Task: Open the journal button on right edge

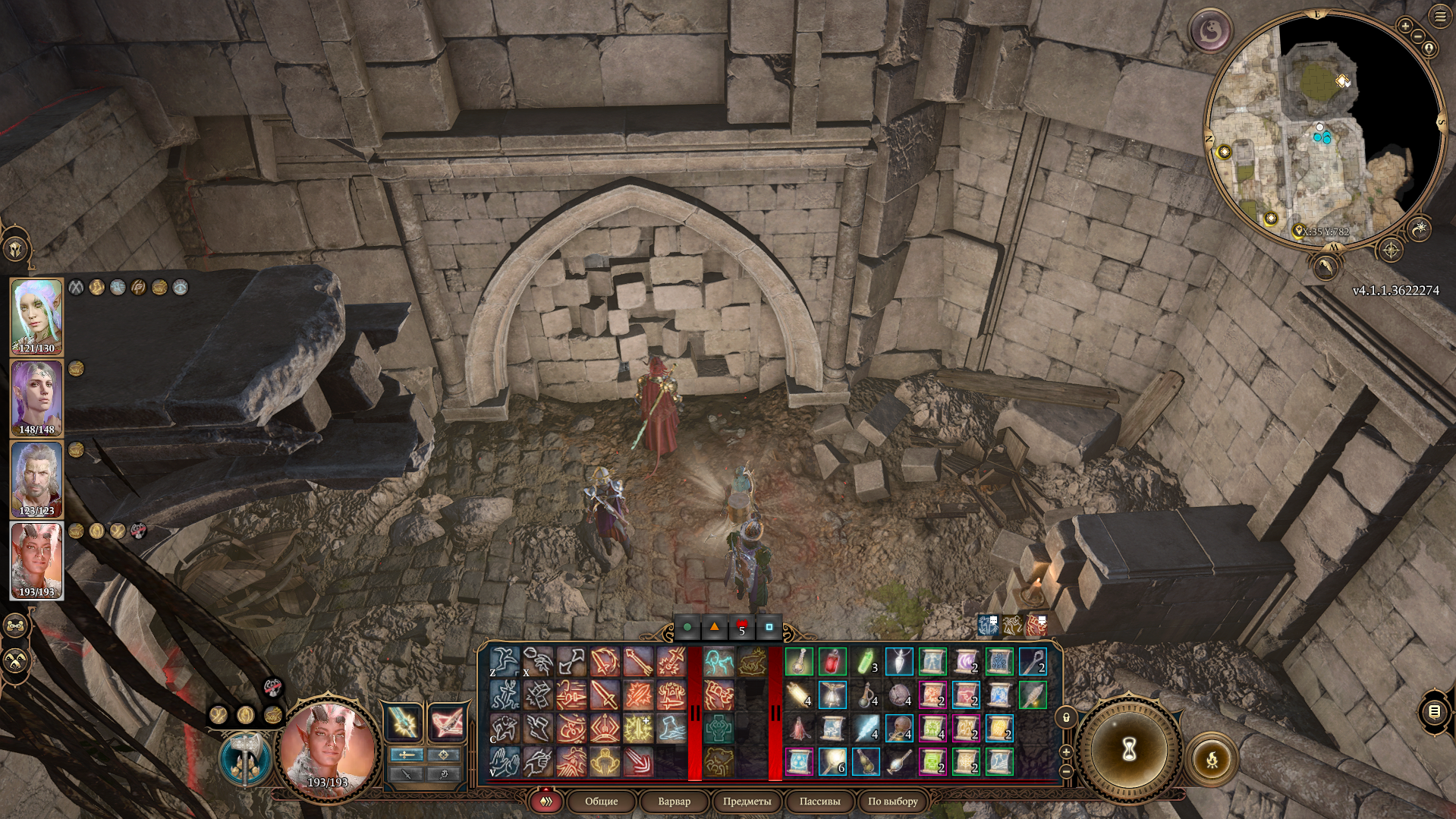Action: tap(1433, 711)
